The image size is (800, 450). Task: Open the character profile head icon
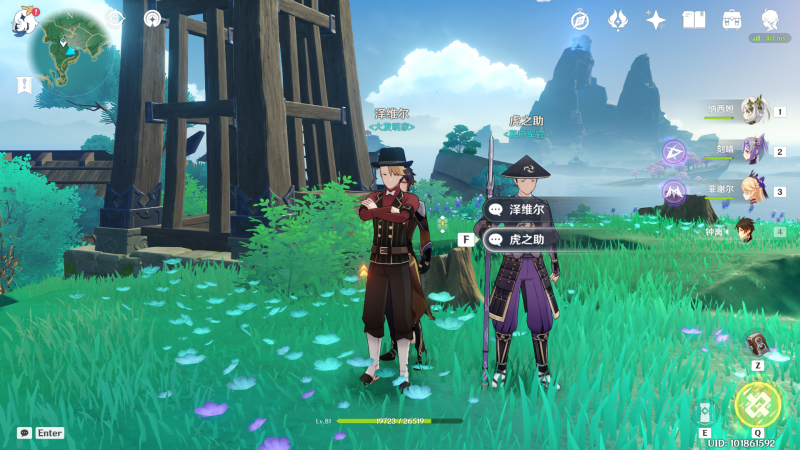(770, 20)
